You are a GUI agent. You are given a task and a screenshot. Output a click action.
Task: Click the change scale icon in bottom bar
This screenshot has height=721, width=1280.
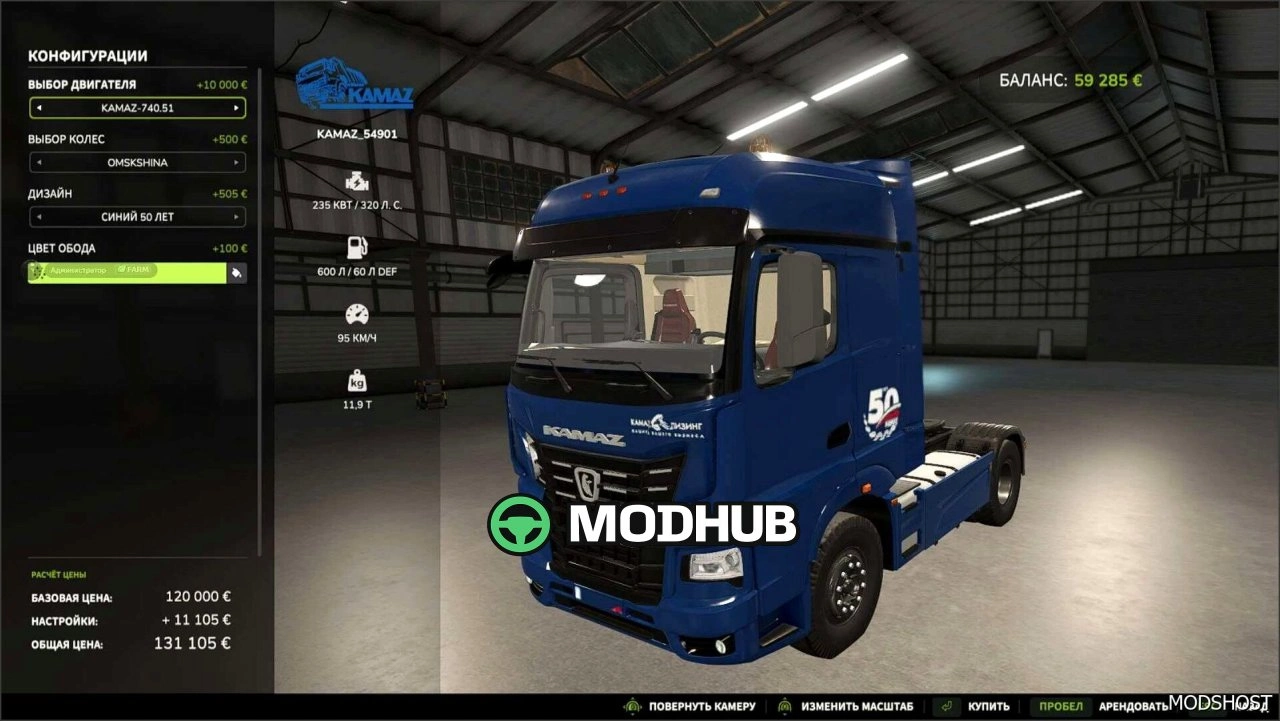[787, 705]
